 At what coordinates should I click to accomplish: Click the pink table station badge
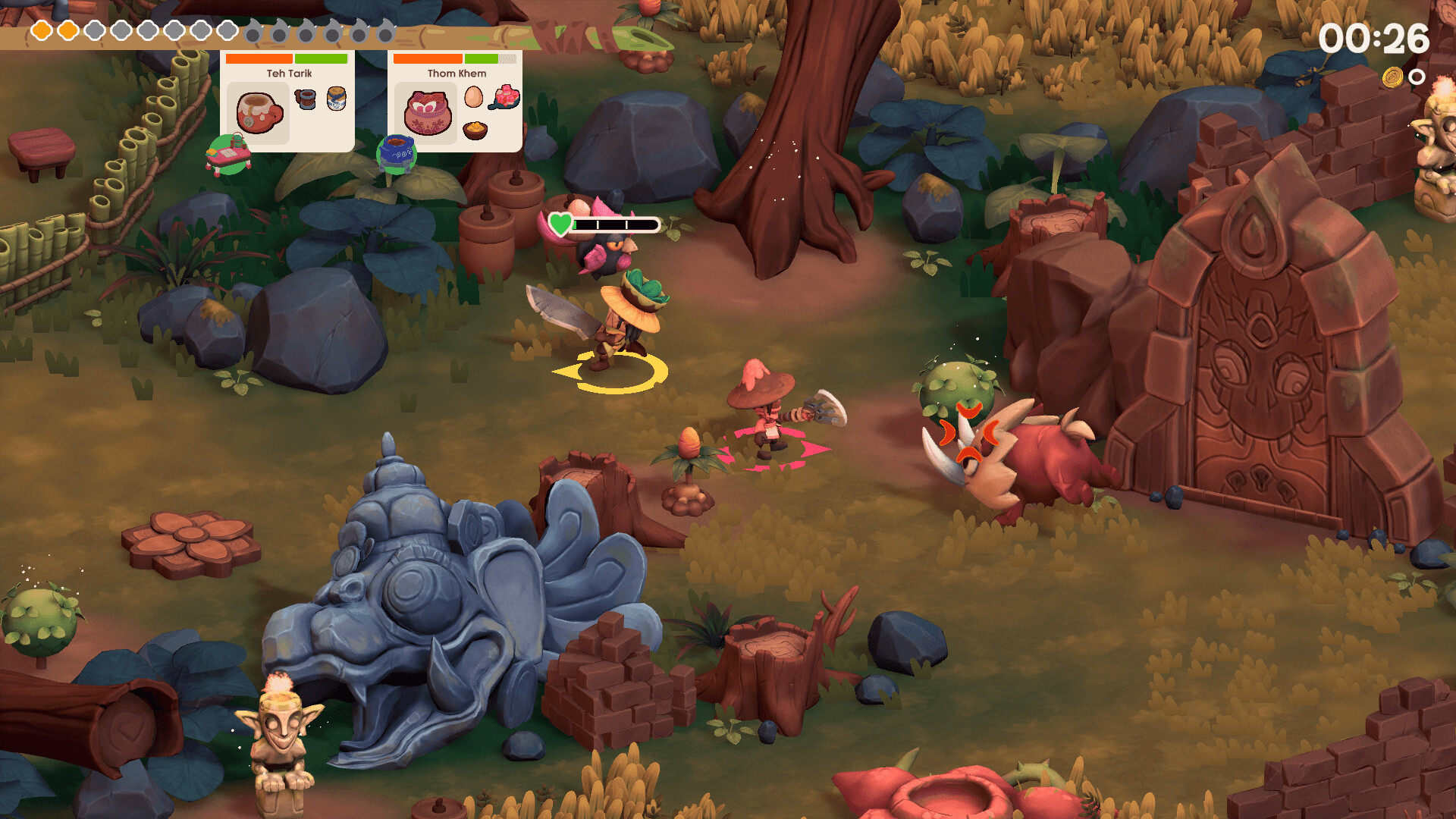(229, 155)
